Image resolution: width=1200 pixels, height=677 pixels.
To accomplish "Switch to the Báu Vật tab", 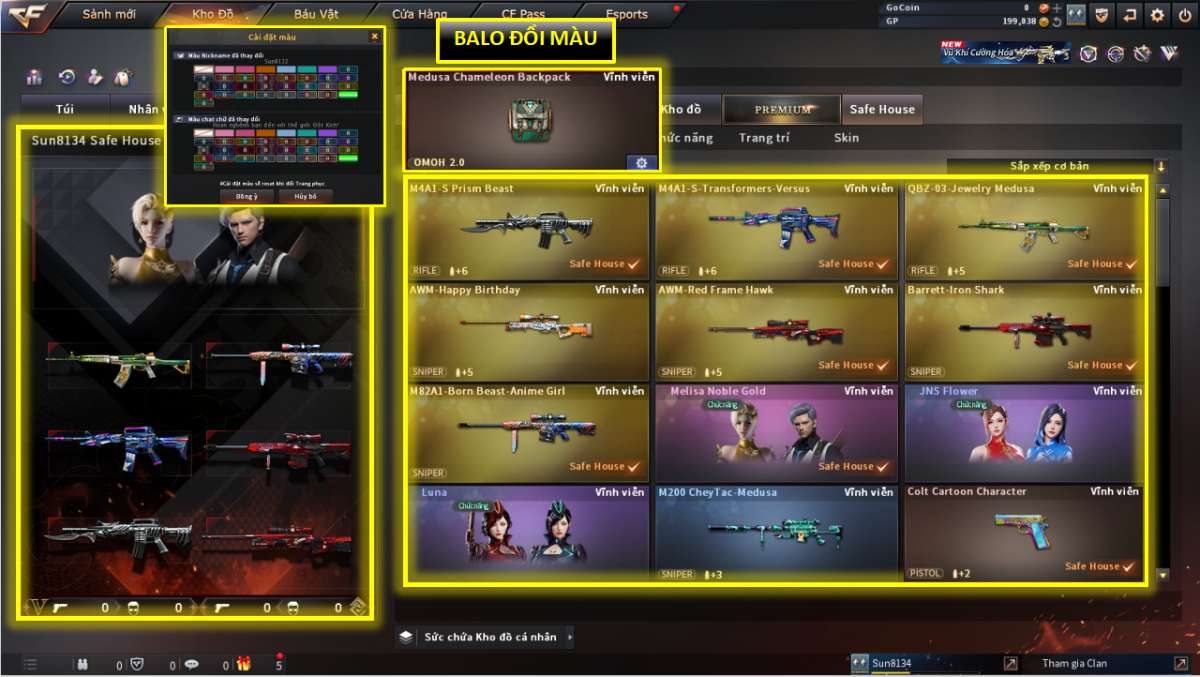I will (316, 14).
